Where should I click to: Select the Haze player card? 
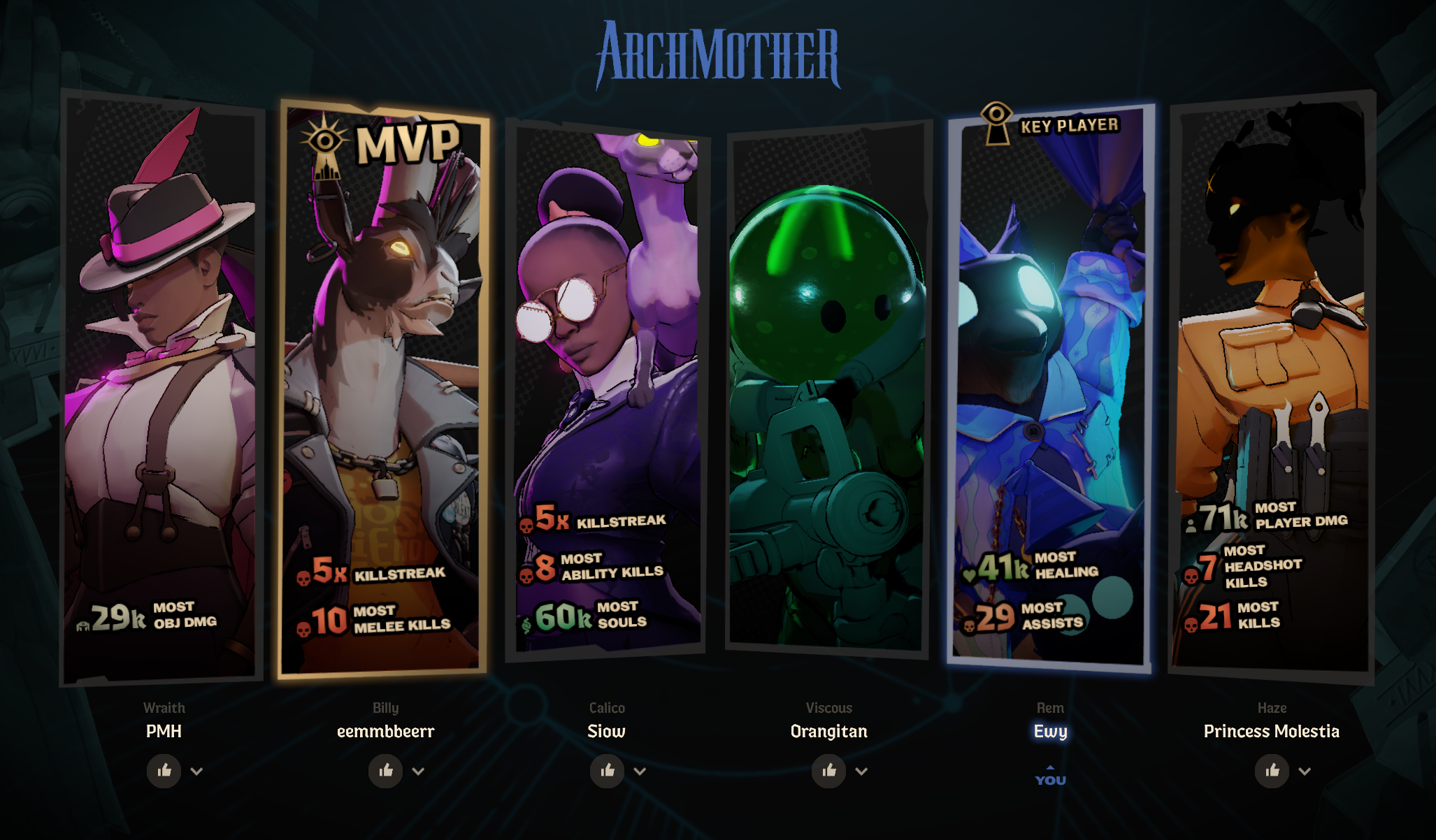coord(1272,388)
